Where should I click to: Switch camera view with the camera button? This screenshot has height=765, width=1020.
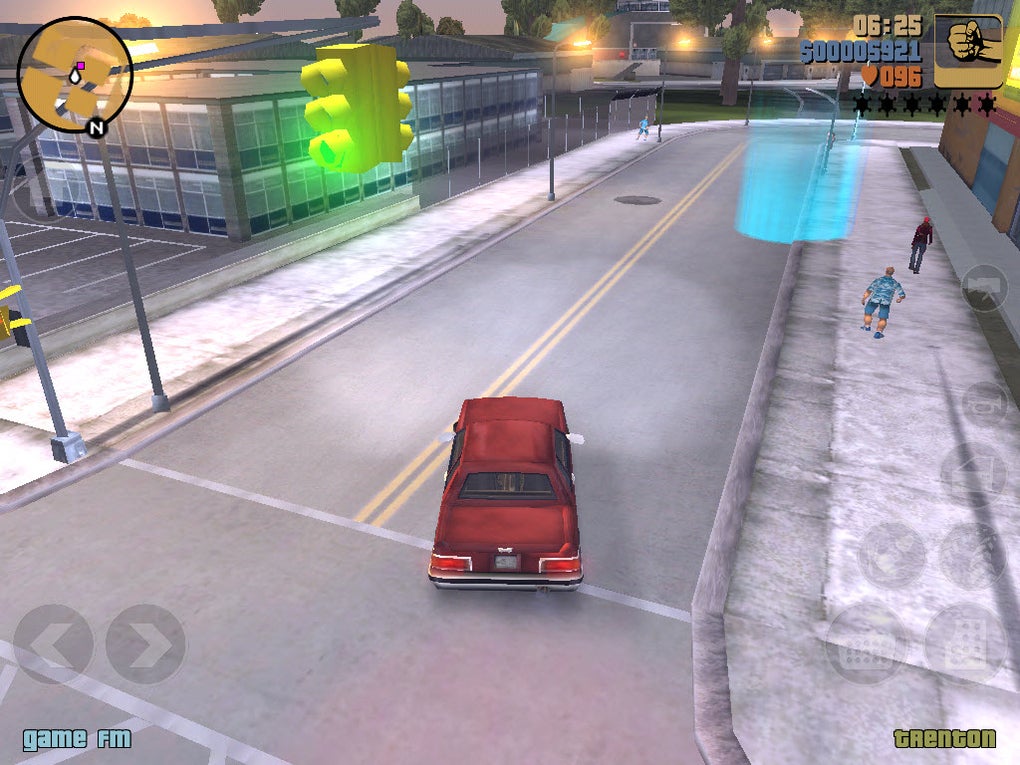pos(984,288)
